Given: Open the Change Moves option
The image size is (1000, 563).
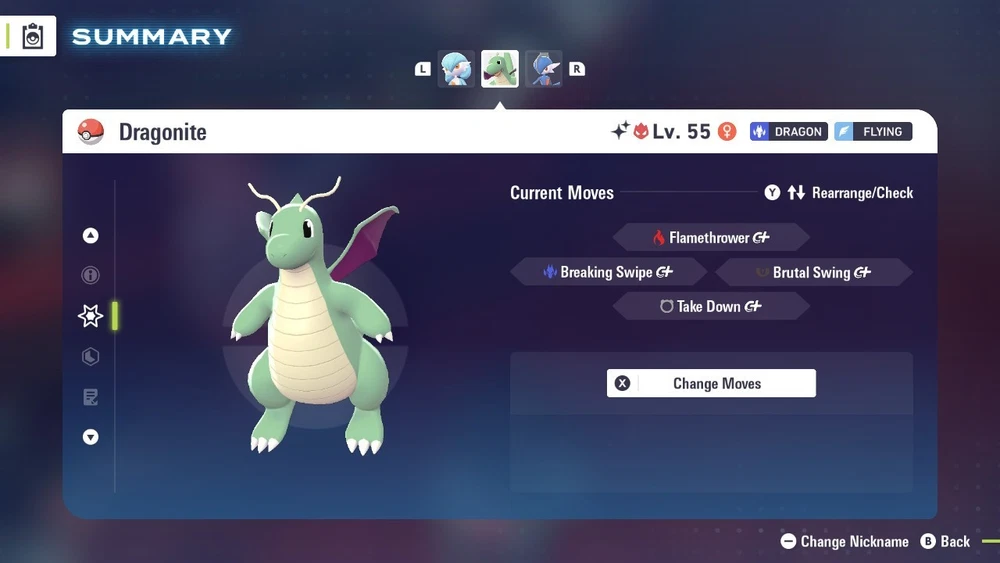Looking at the screenshot, I should [x=711, y=384].
